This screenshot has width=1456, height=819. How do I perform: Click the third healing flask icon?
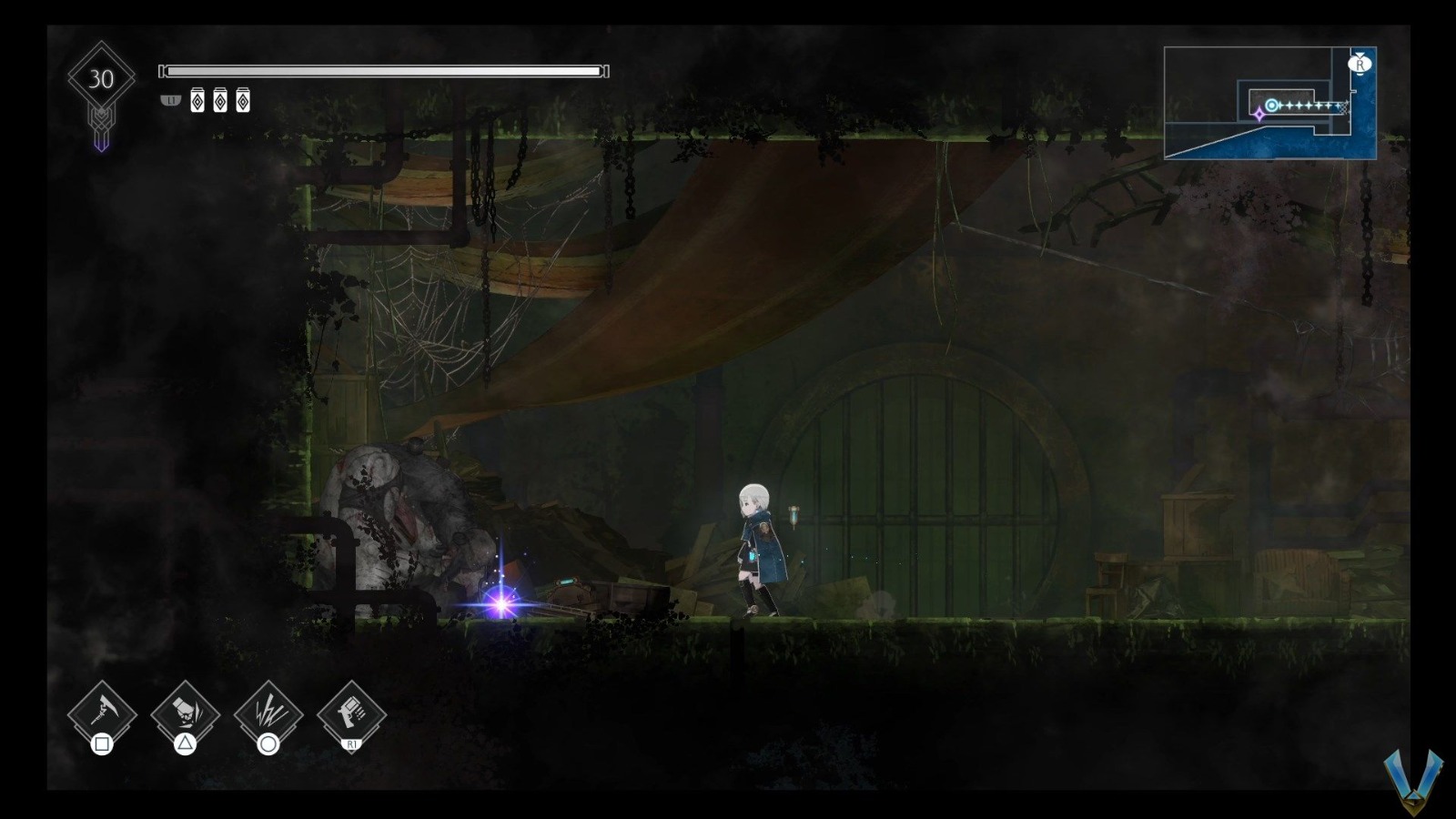click(x=241, y=101)
